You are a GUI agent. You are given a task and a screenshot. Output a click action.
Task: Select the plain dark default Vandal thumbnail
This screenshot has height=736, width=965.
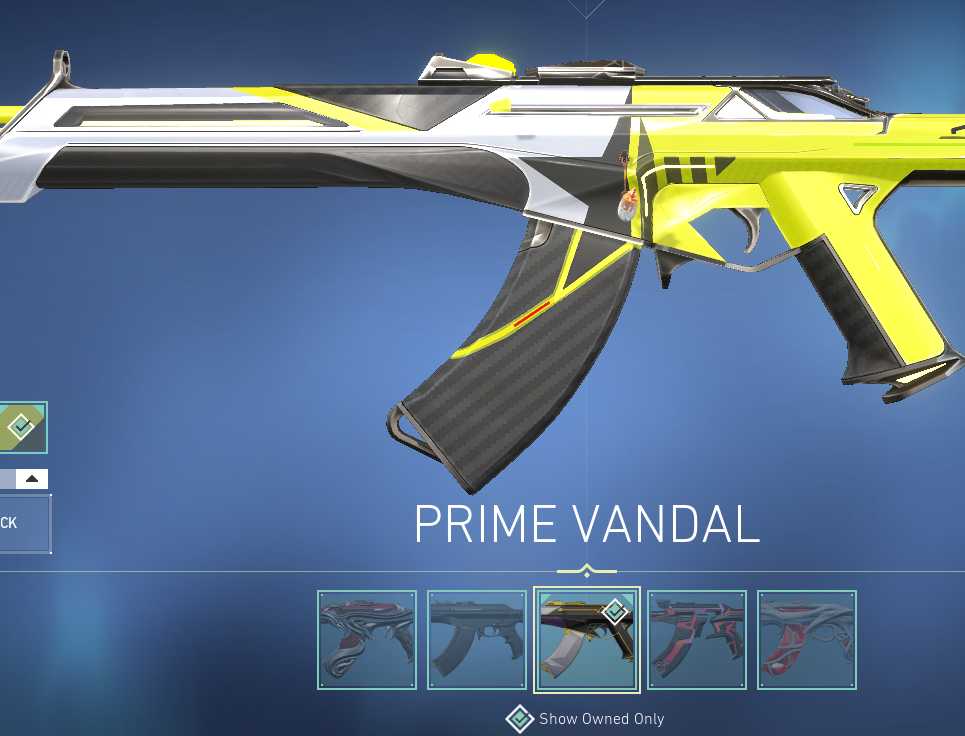[476, 640]
